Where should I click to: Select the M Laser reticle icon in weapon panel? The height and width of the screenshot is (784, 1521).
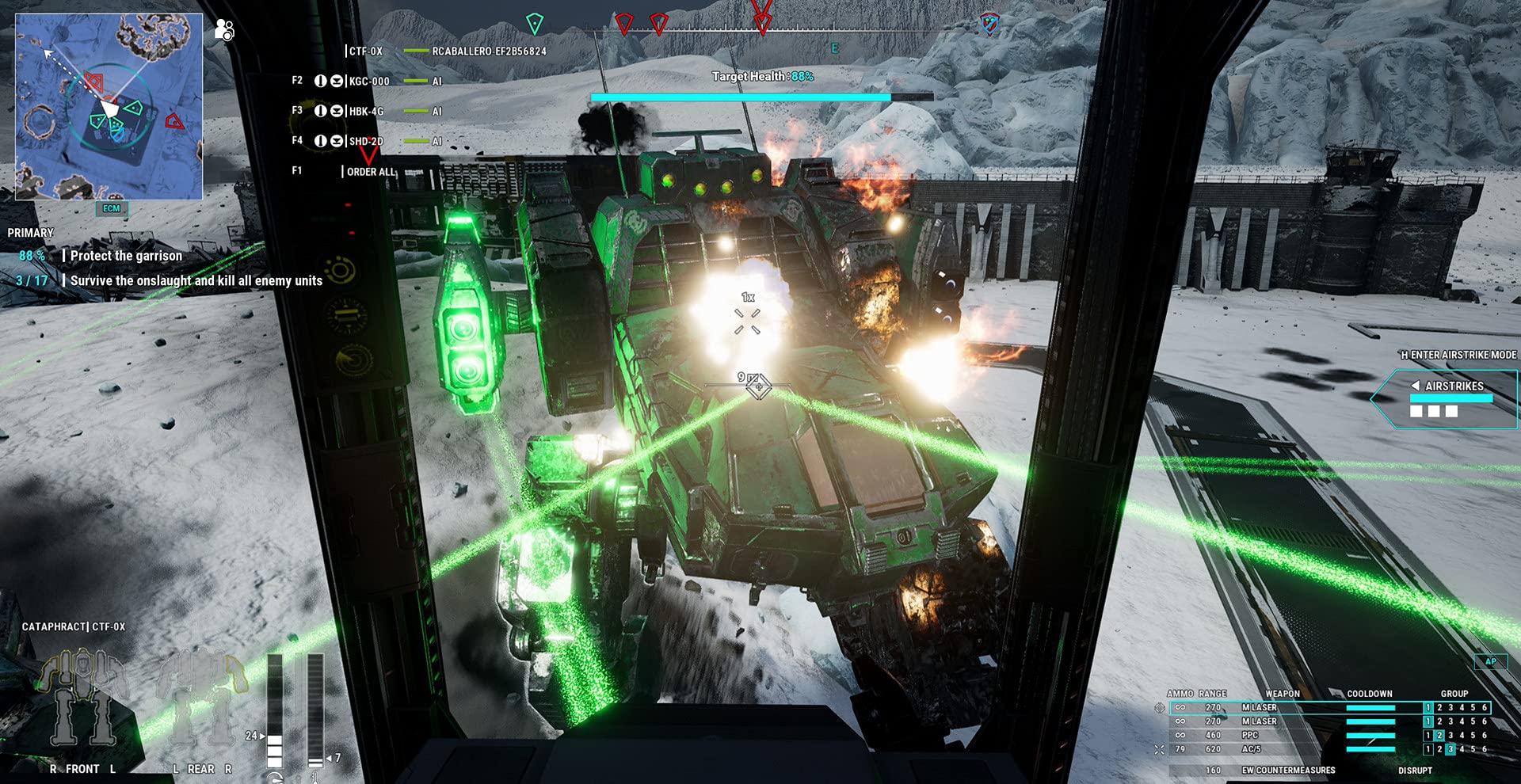pos(1160,708)
